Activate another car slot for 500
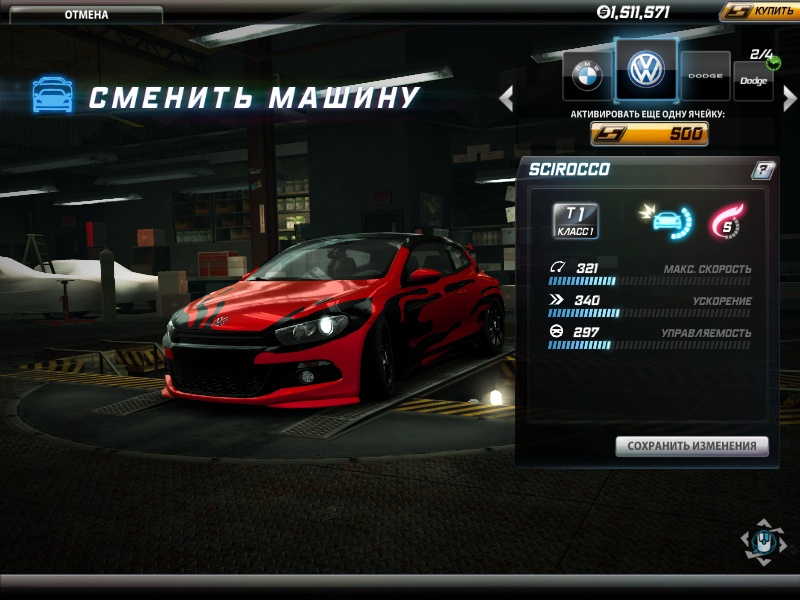 coord(650,134)
